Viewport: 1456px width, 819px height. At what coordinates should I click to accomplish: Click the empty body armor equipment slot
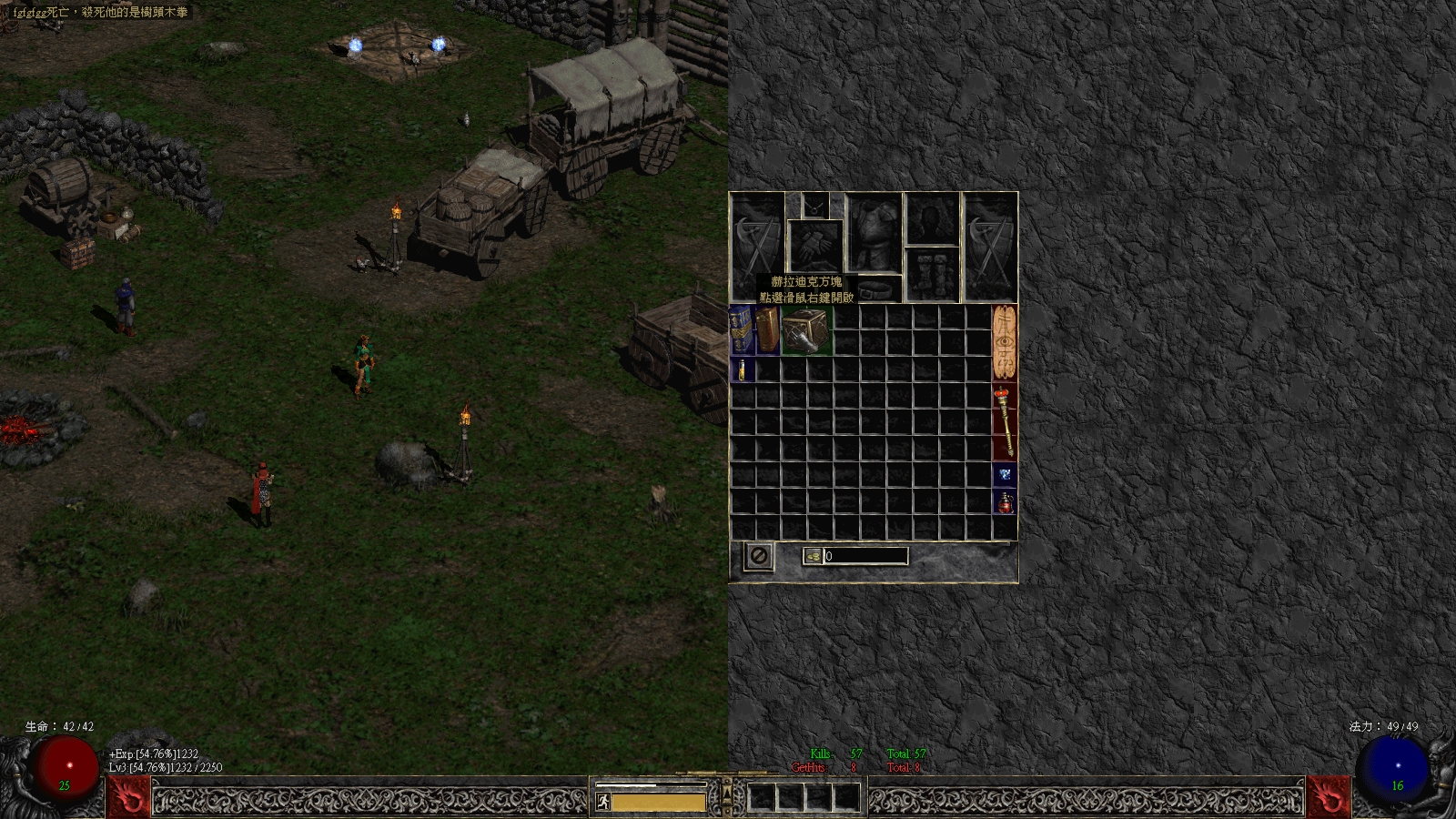[874, 231]
